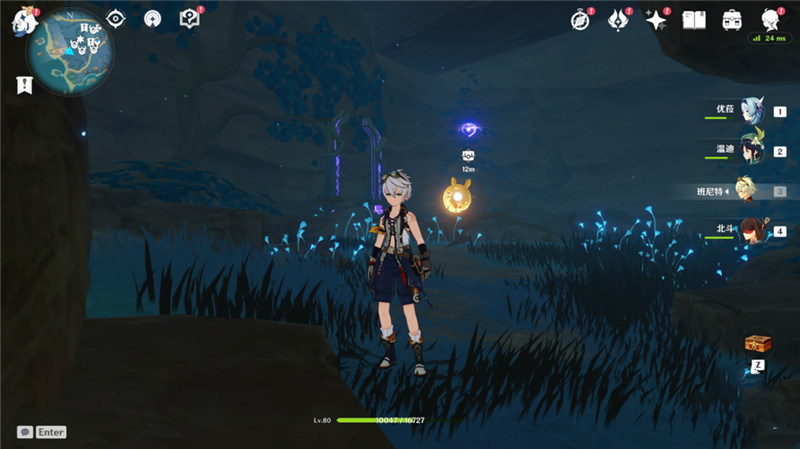
Task: Switch to party member 北斗
Action: click(x=750, y=230)
